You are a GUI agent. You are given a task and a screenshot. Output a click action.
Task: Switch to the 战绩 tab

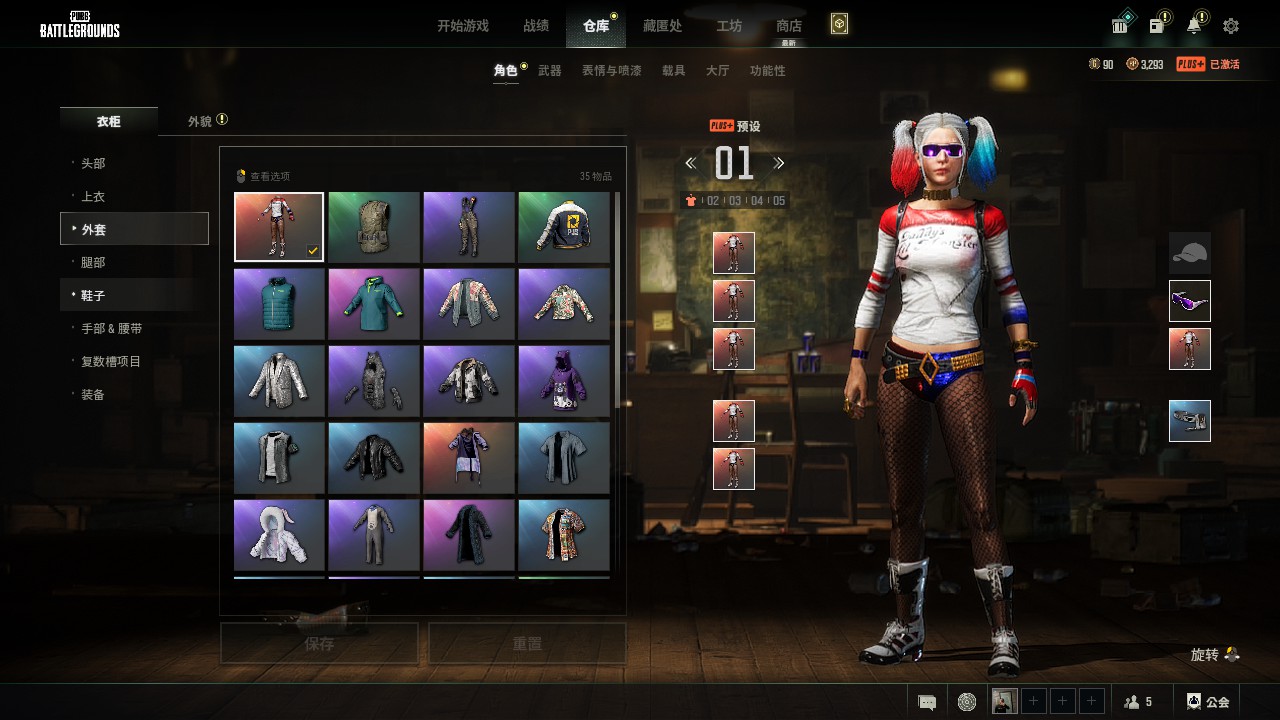pos(536,26)
